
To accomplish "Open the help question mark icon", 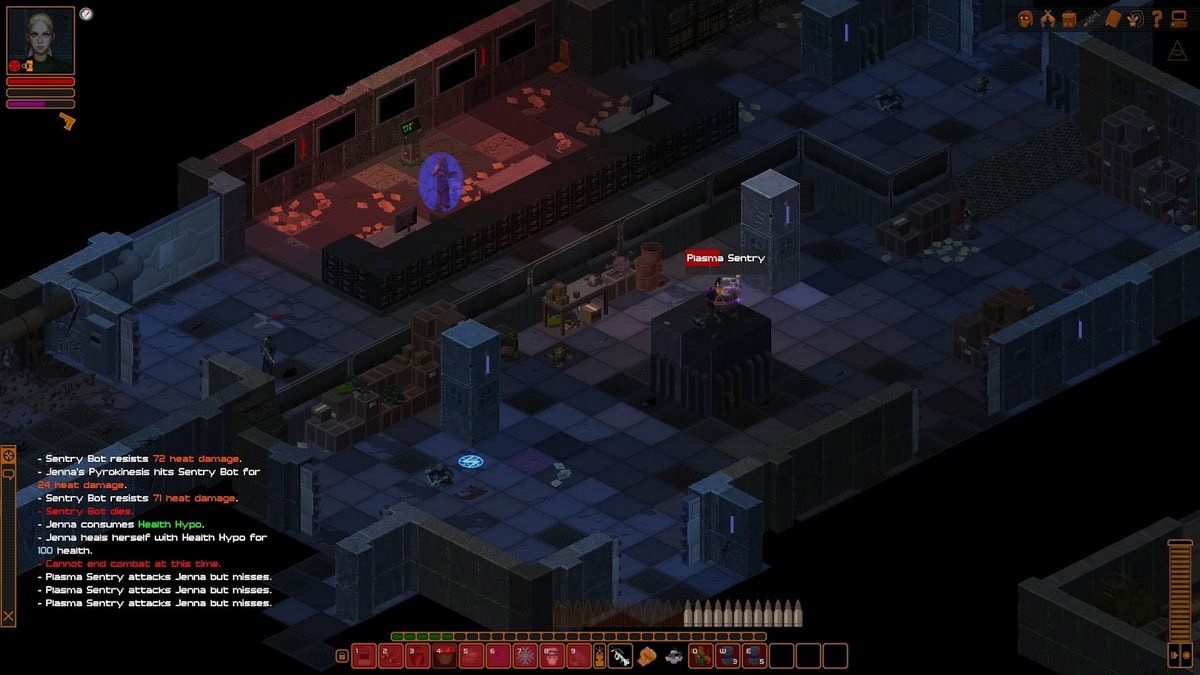I will tap(1157, 18).
